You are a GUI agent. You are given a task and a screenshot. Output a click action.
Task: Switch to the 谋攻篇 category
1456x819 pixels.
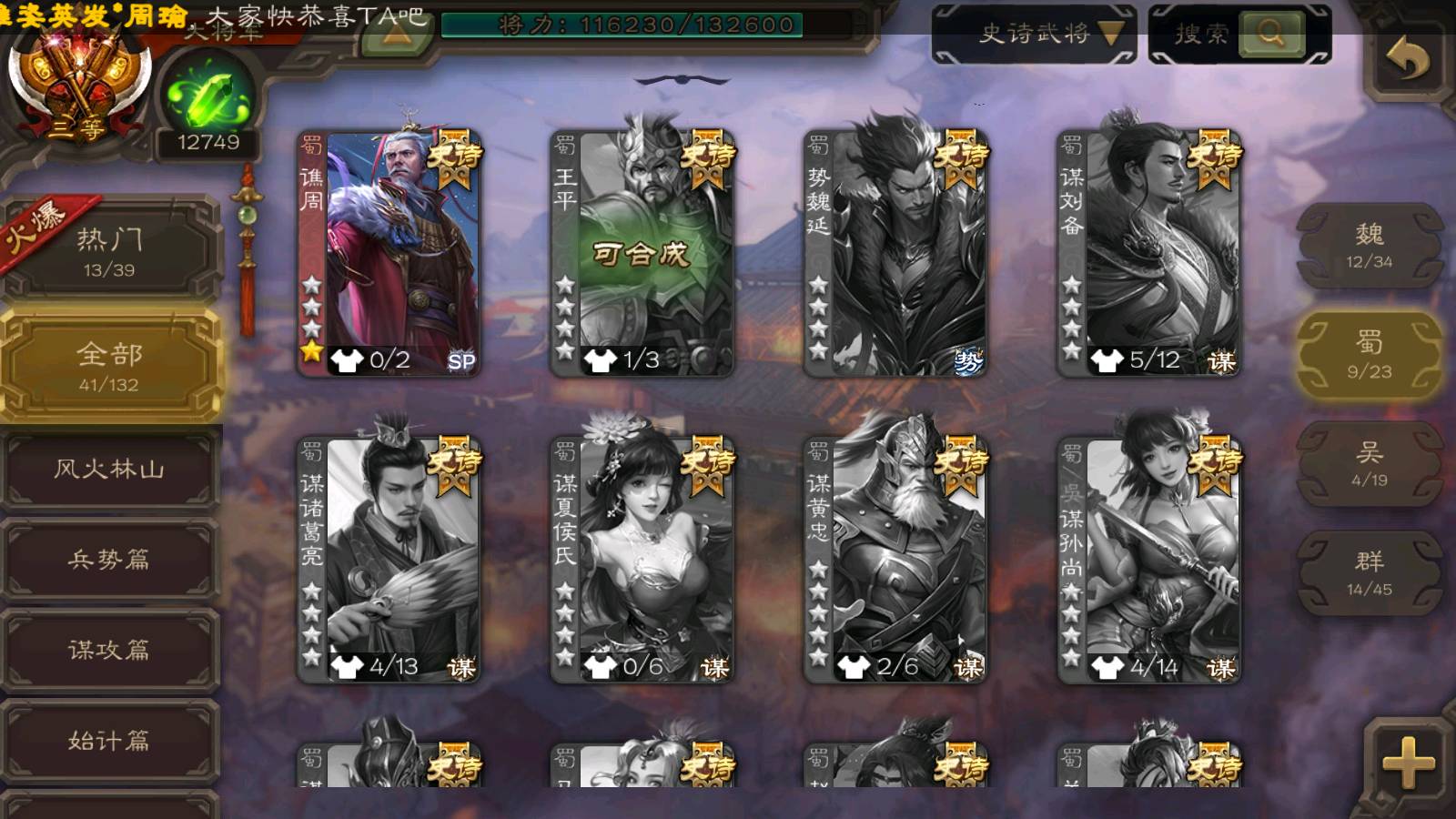pyautogui.click(x=109, y=650)
